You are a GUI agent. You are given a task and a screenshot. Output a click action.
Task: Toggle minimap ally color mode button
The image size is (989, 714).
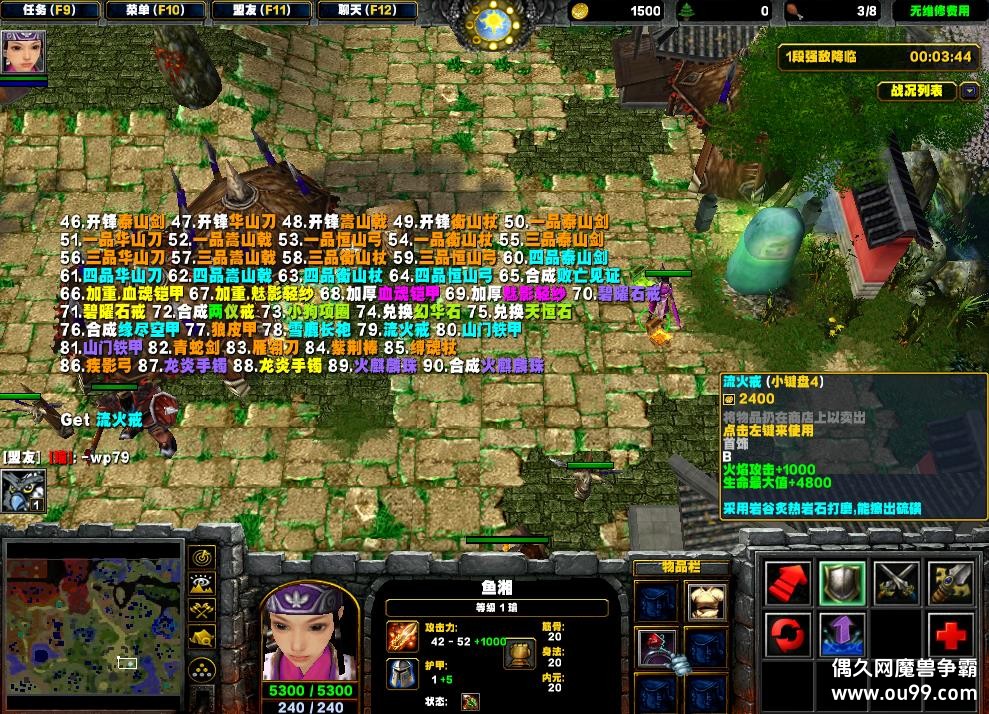click(x=203, y=609)
